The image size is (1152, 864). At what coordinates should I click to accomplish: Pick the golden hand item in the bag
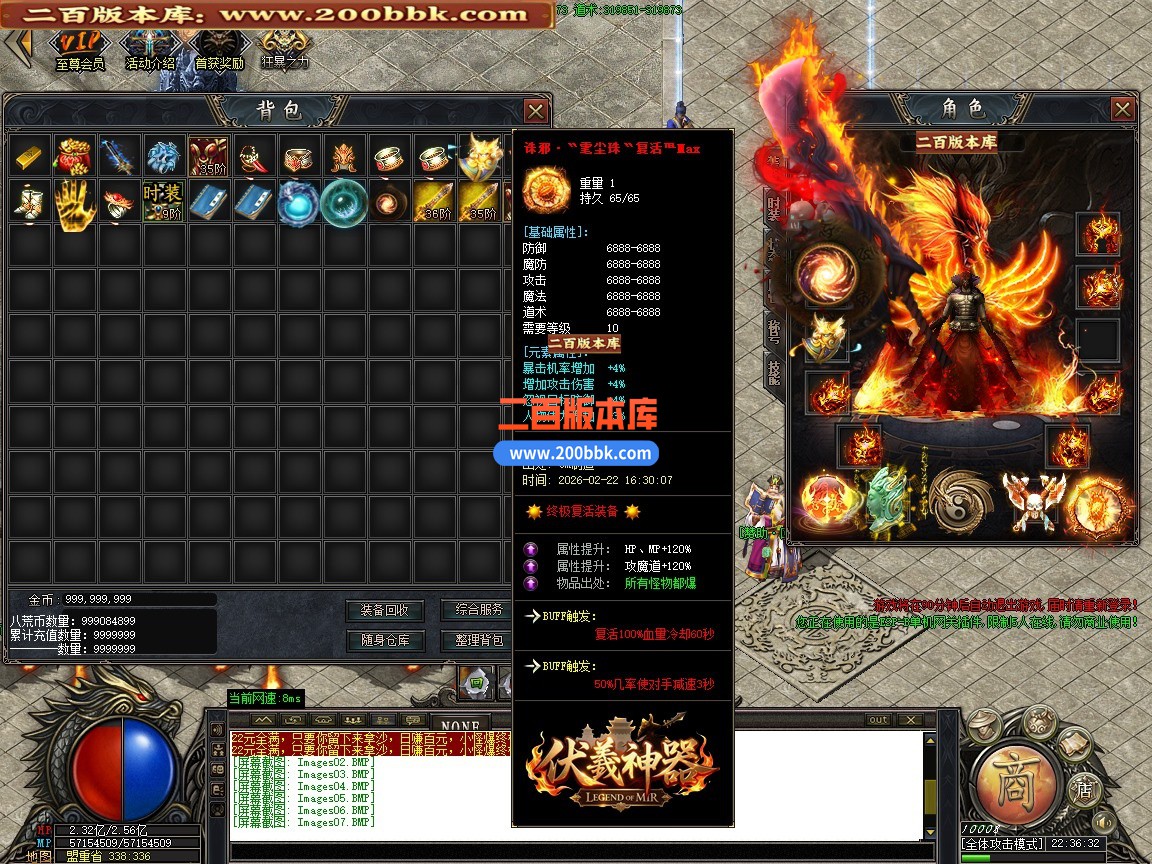[x=73, y=201]
